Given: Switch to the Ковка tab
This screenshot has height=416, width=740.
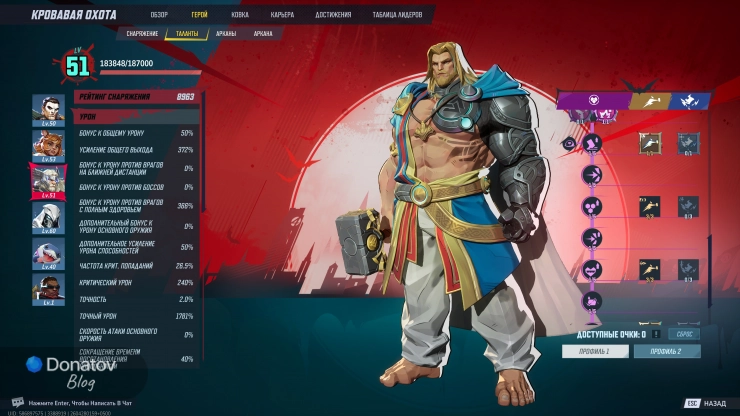Looking at the screenshot, I should tap(240, 15).
